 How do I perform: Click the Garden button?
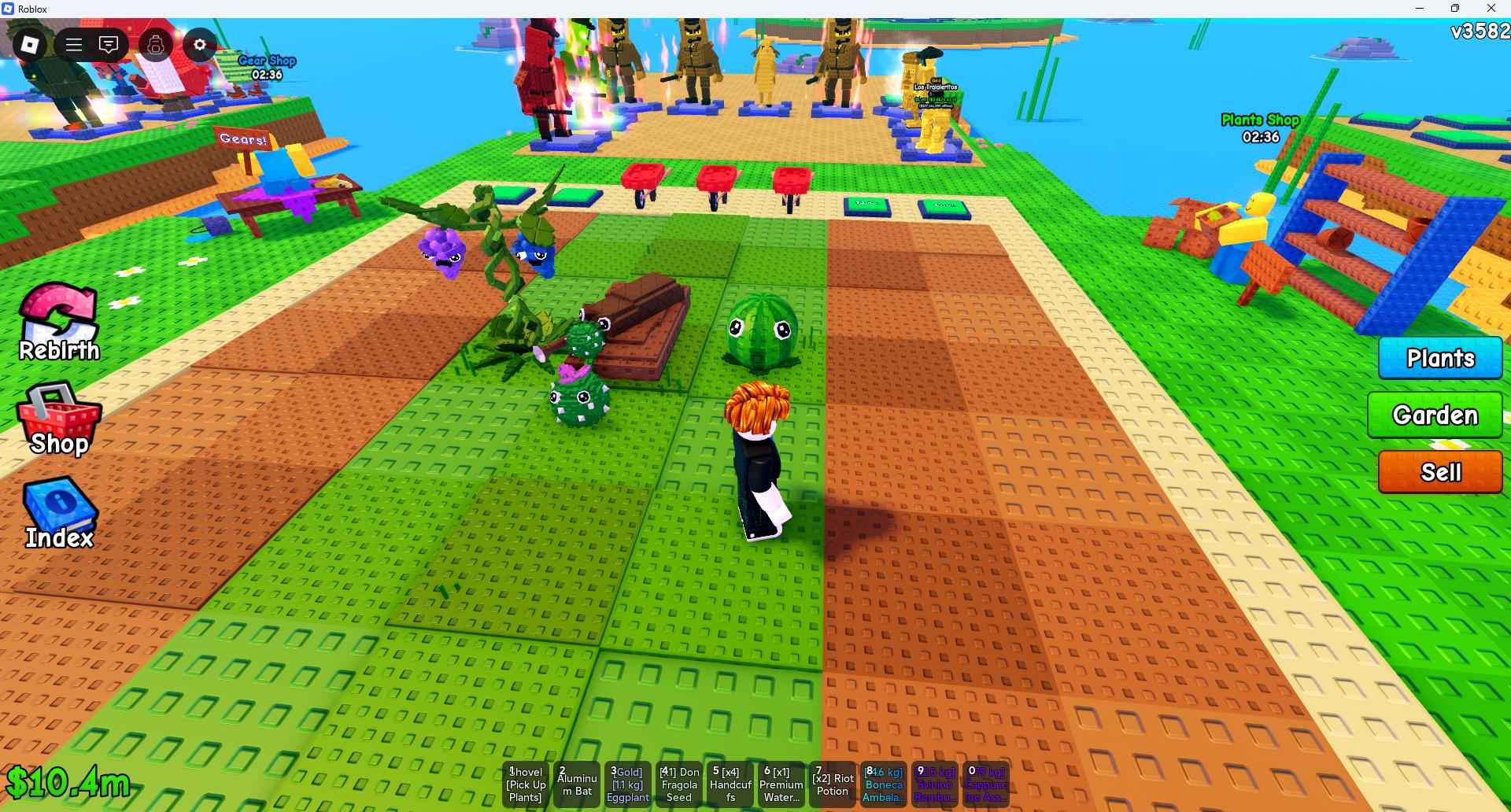pos(1435,415)
